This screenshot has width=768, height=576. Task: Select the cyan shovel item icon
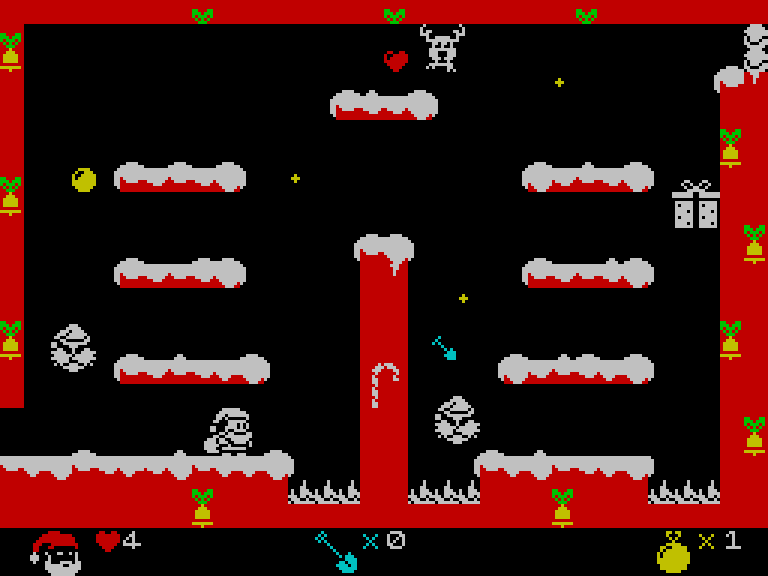coord(336,550)
